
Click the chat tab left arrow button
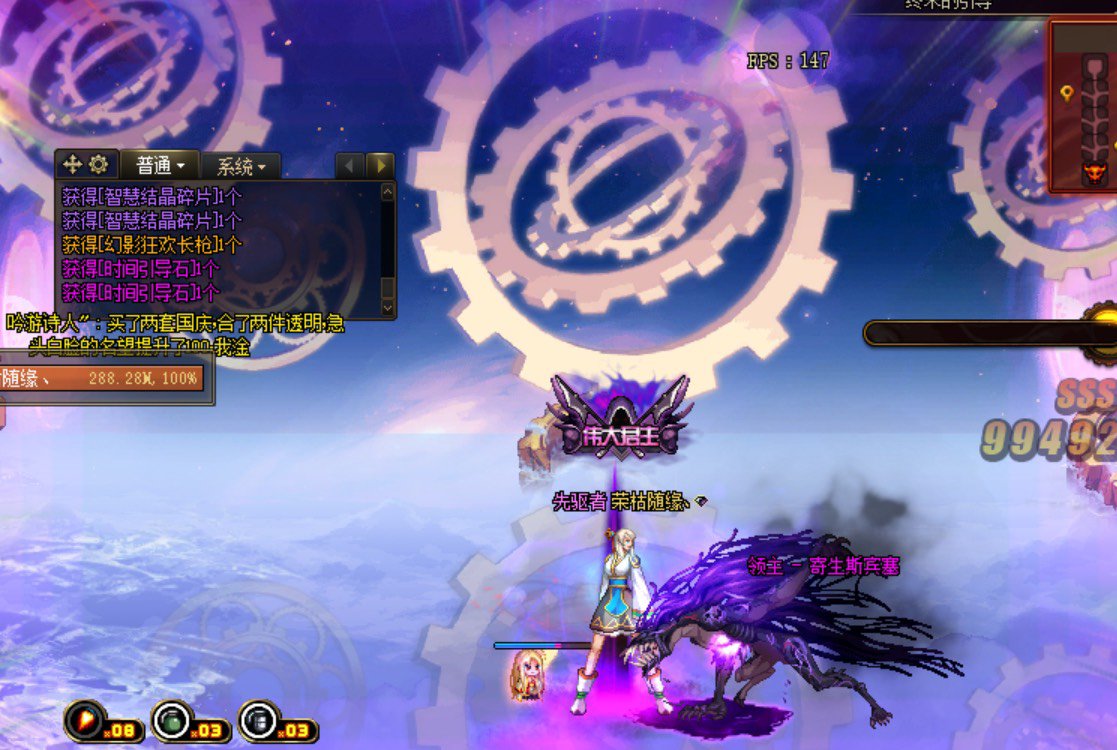pos(350,165)
